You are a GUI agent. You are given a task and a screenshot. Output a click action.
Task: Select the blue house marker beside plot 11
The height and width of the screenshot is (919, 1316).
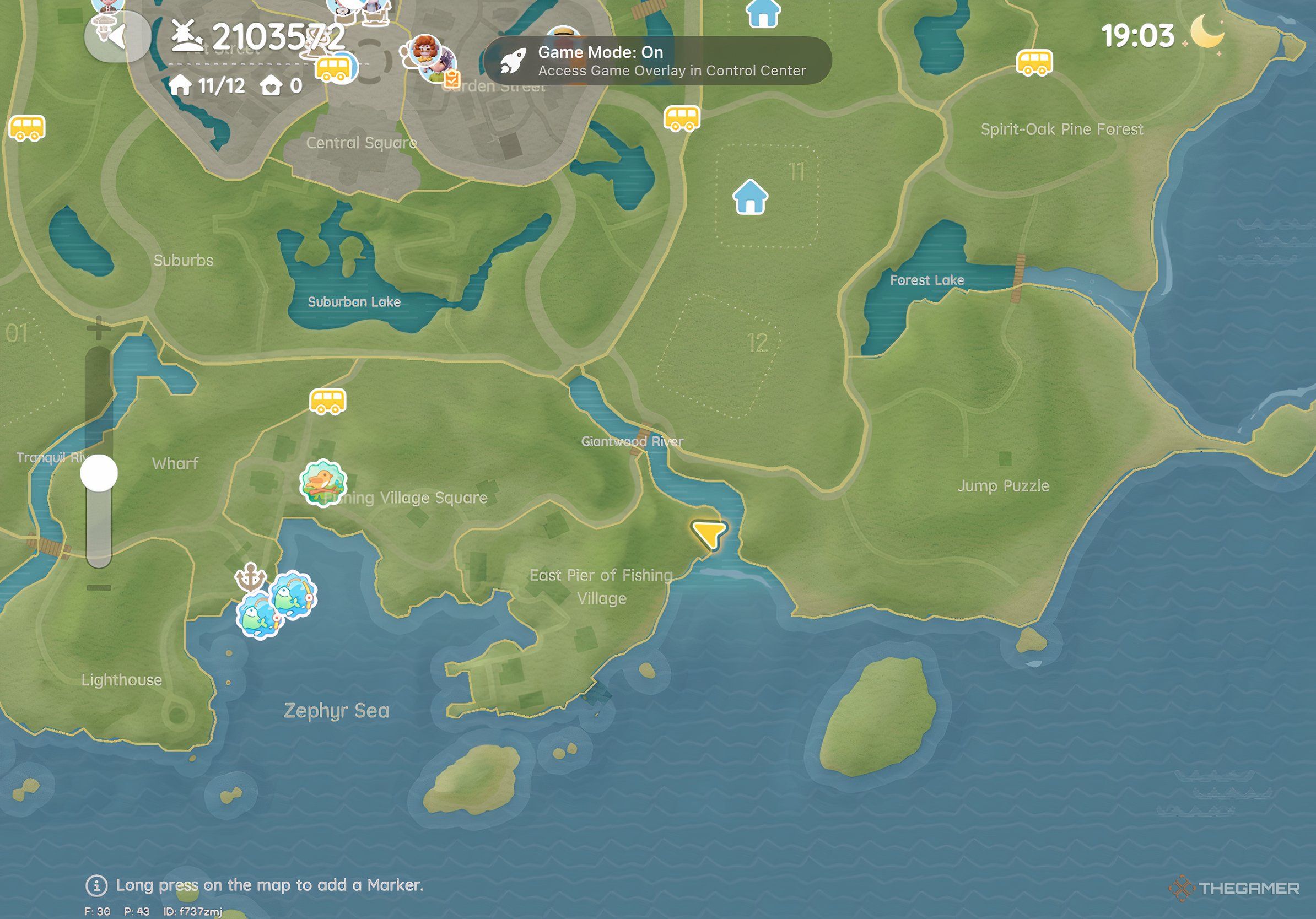click(750, 197)
